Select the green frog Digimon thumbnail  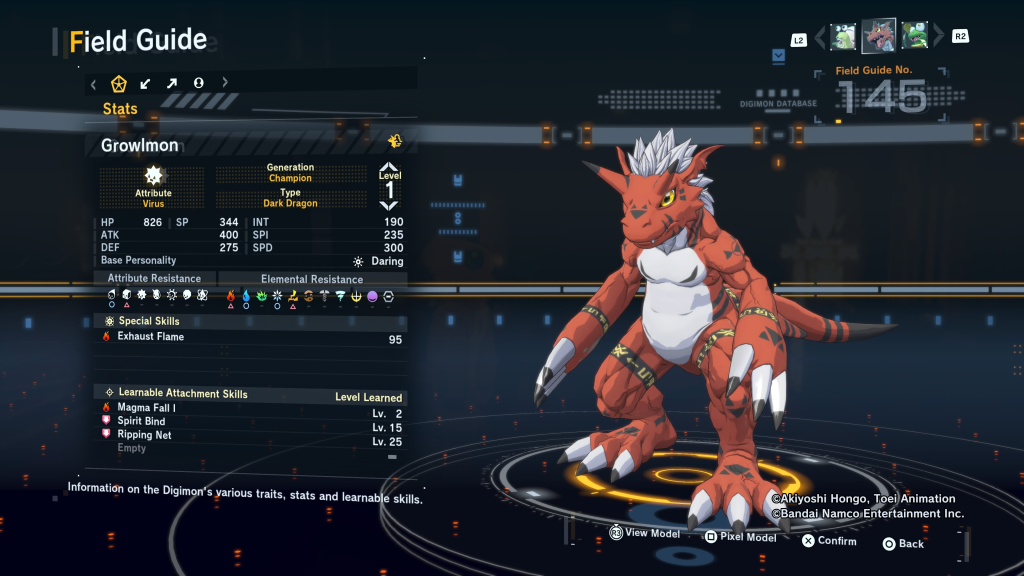(x=915, y=36)
